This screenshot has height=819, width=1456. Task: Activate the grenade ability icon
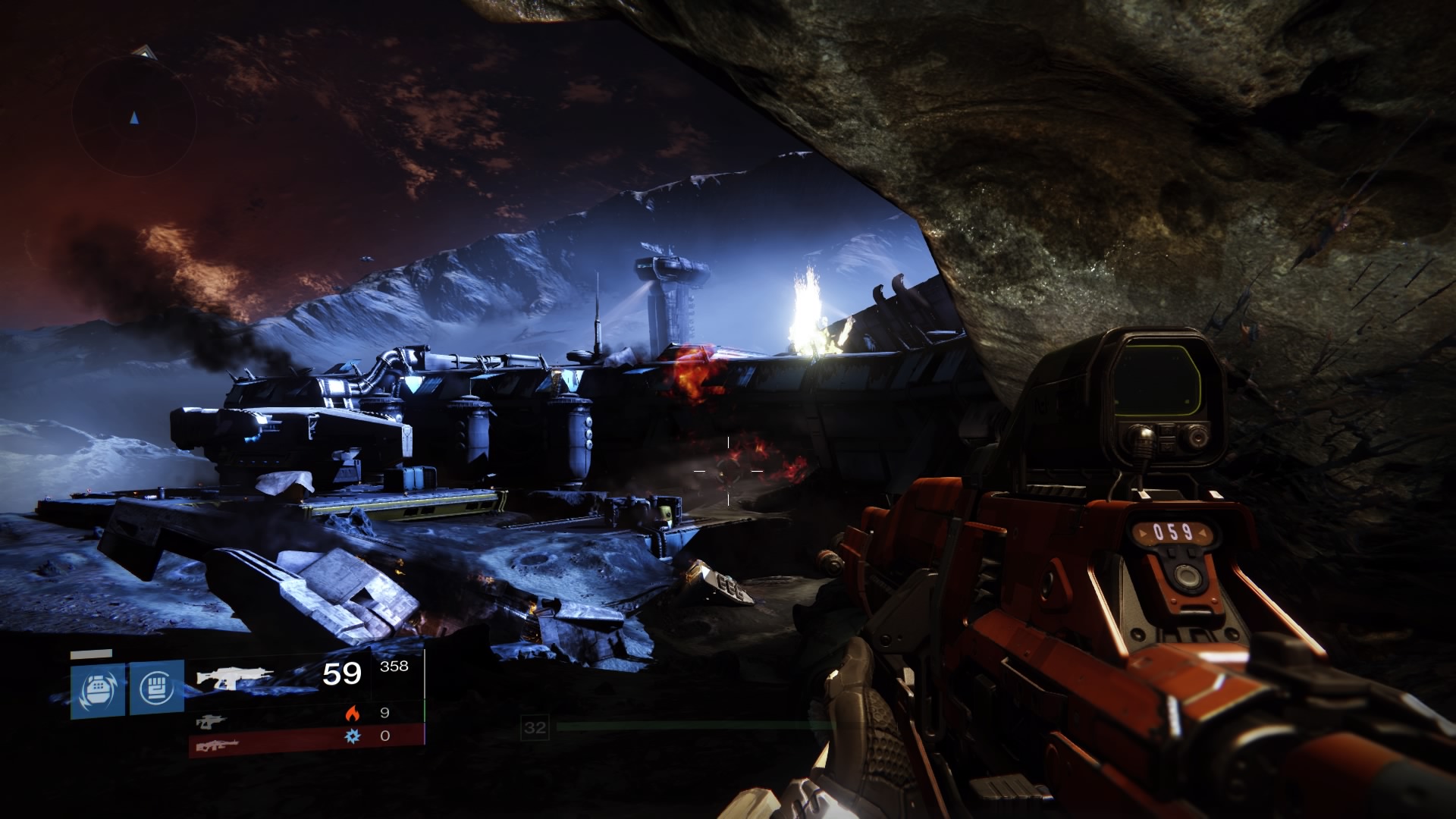pos(98,689)
